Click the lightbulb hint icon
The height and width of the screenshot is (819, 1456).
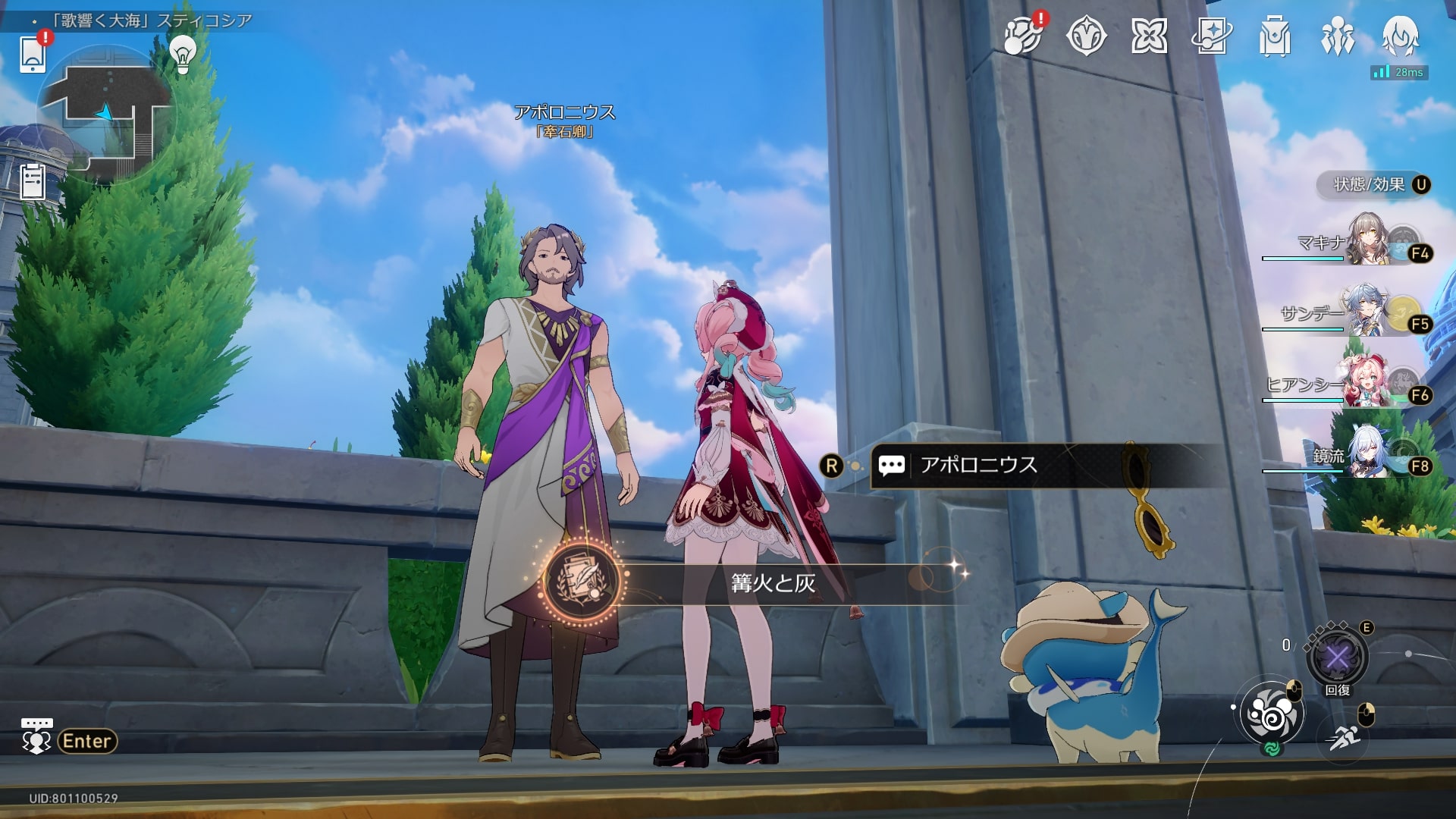pos(182,53)
